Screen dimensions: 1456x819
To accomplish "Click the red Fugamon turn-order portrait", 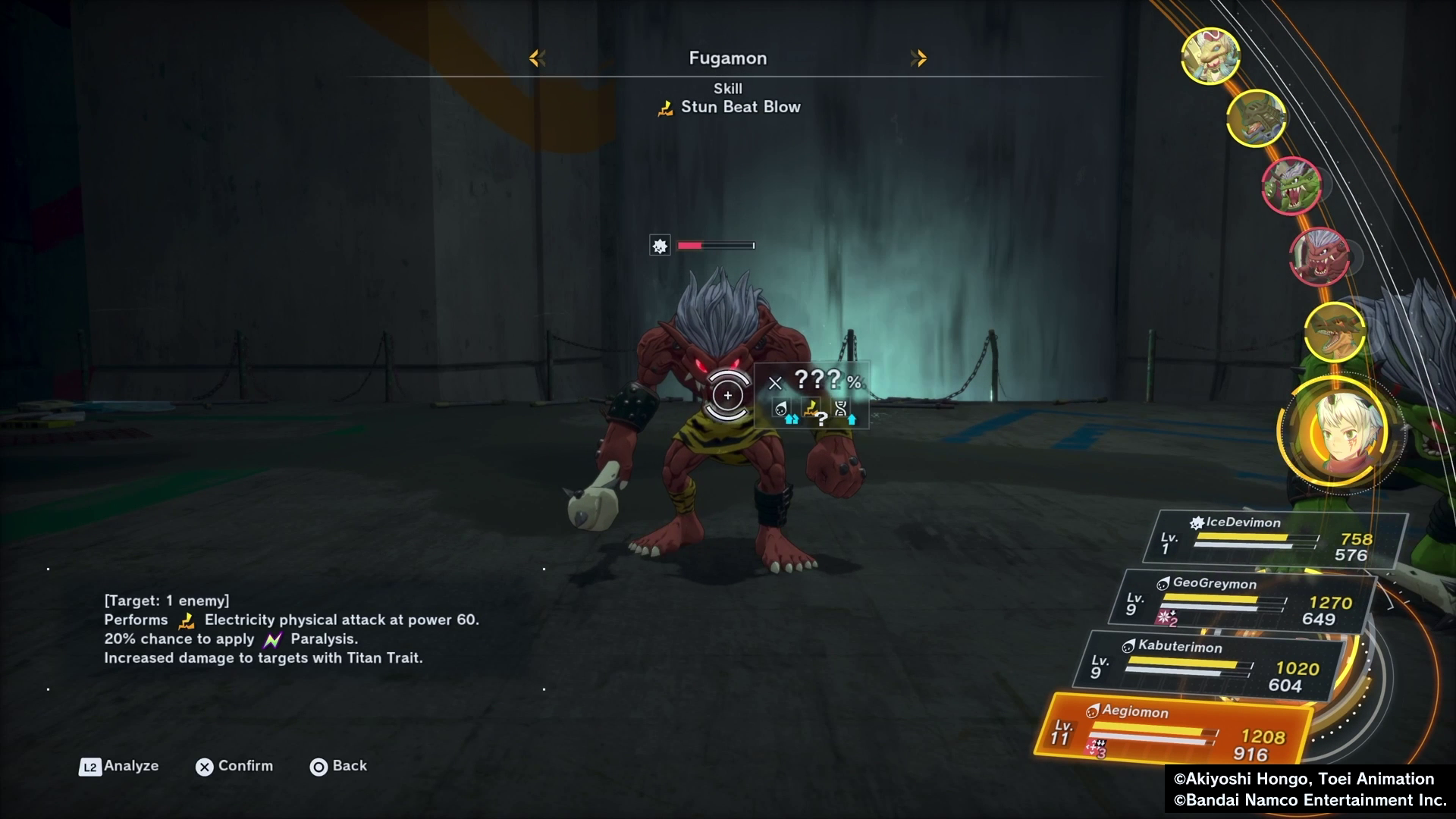I will pos(1320,257).
